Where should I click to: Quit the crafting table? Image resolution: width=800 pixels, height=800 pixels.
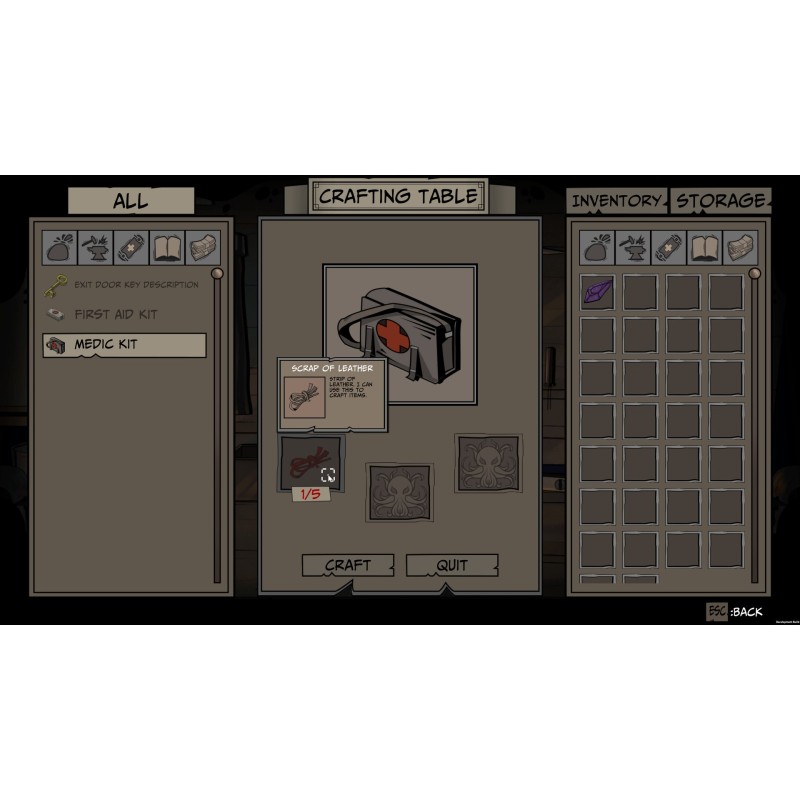pos(452,566)
